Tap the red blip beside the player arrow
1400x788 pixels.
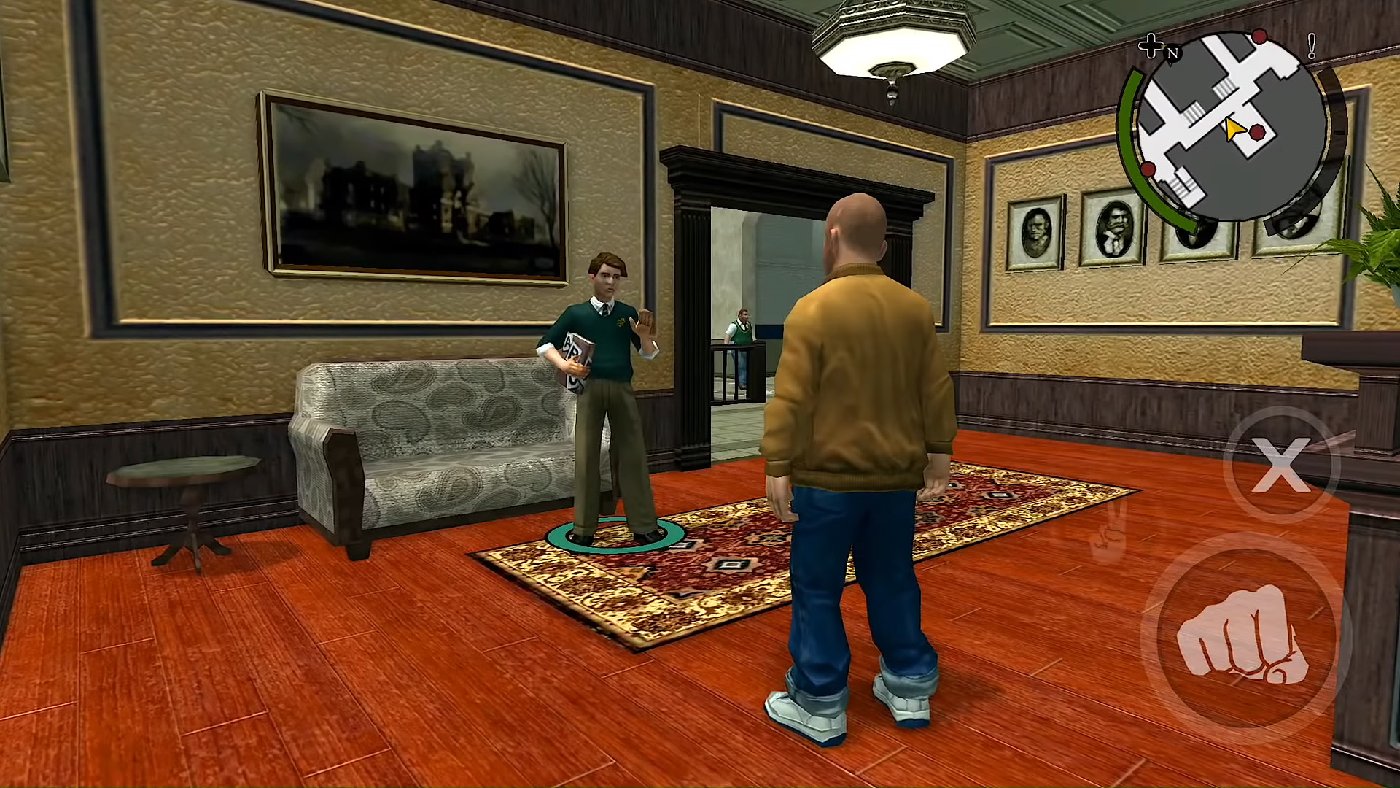pos(1257,133)
